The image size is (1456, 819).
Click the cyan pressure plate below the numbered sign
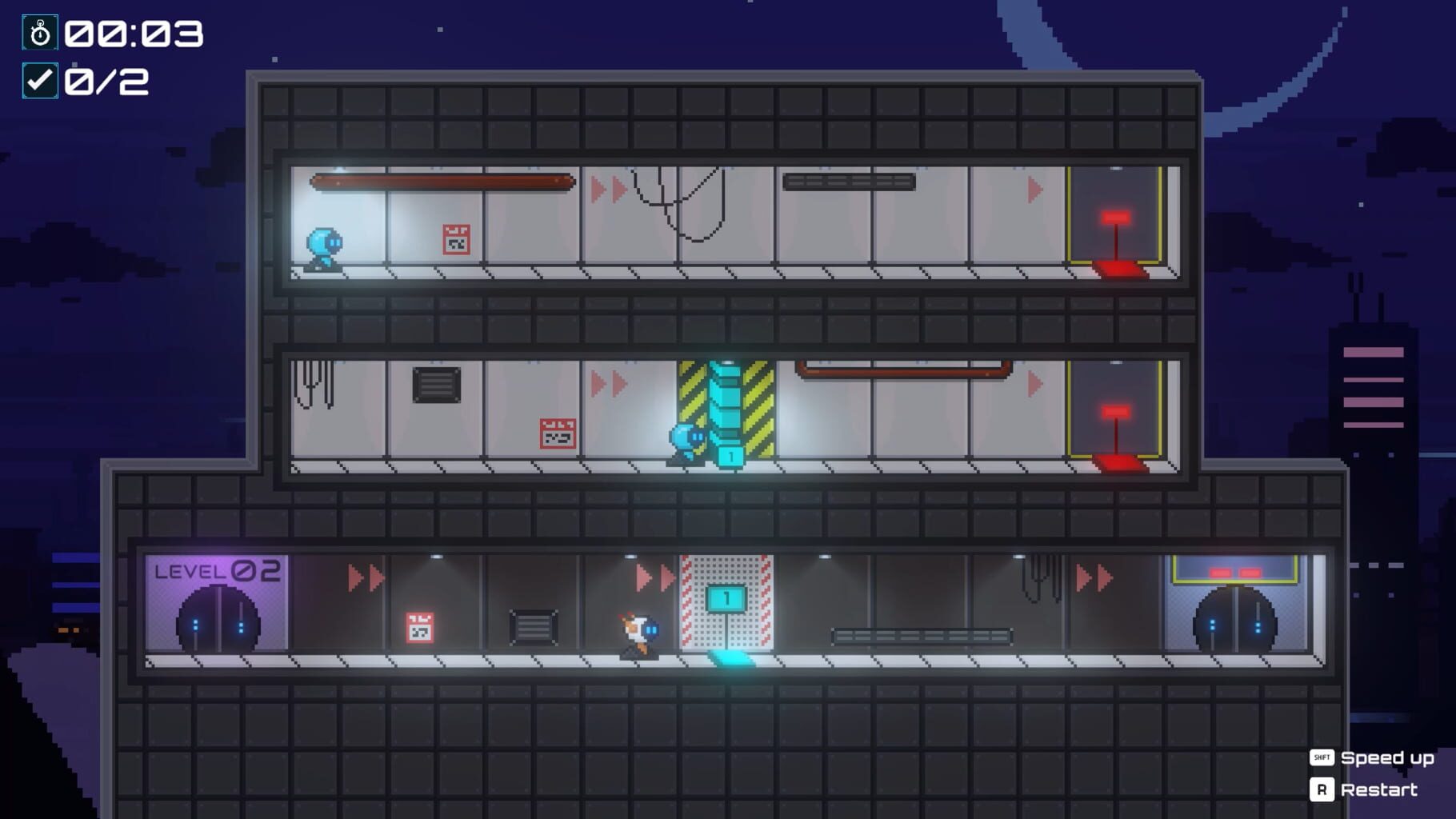[730, 658]
